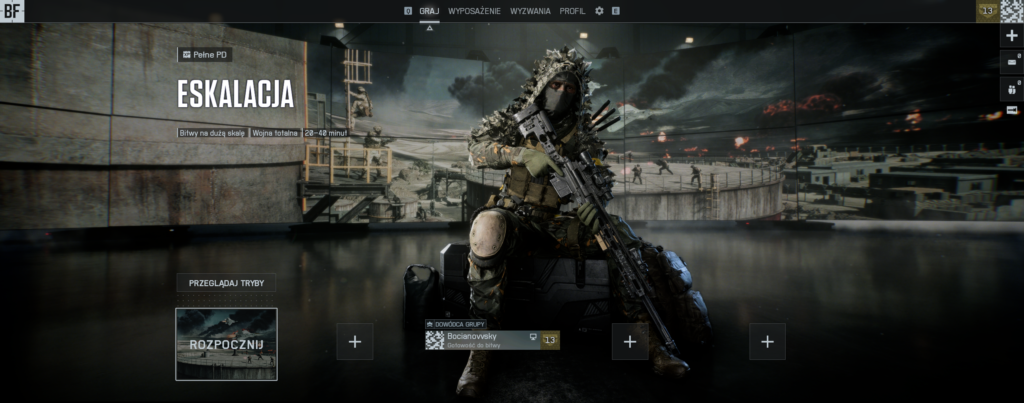Image resolution: width=1024 pixels, height=403 pixels.
Task: Click the BF logo
Action: (x=12, y=11)
